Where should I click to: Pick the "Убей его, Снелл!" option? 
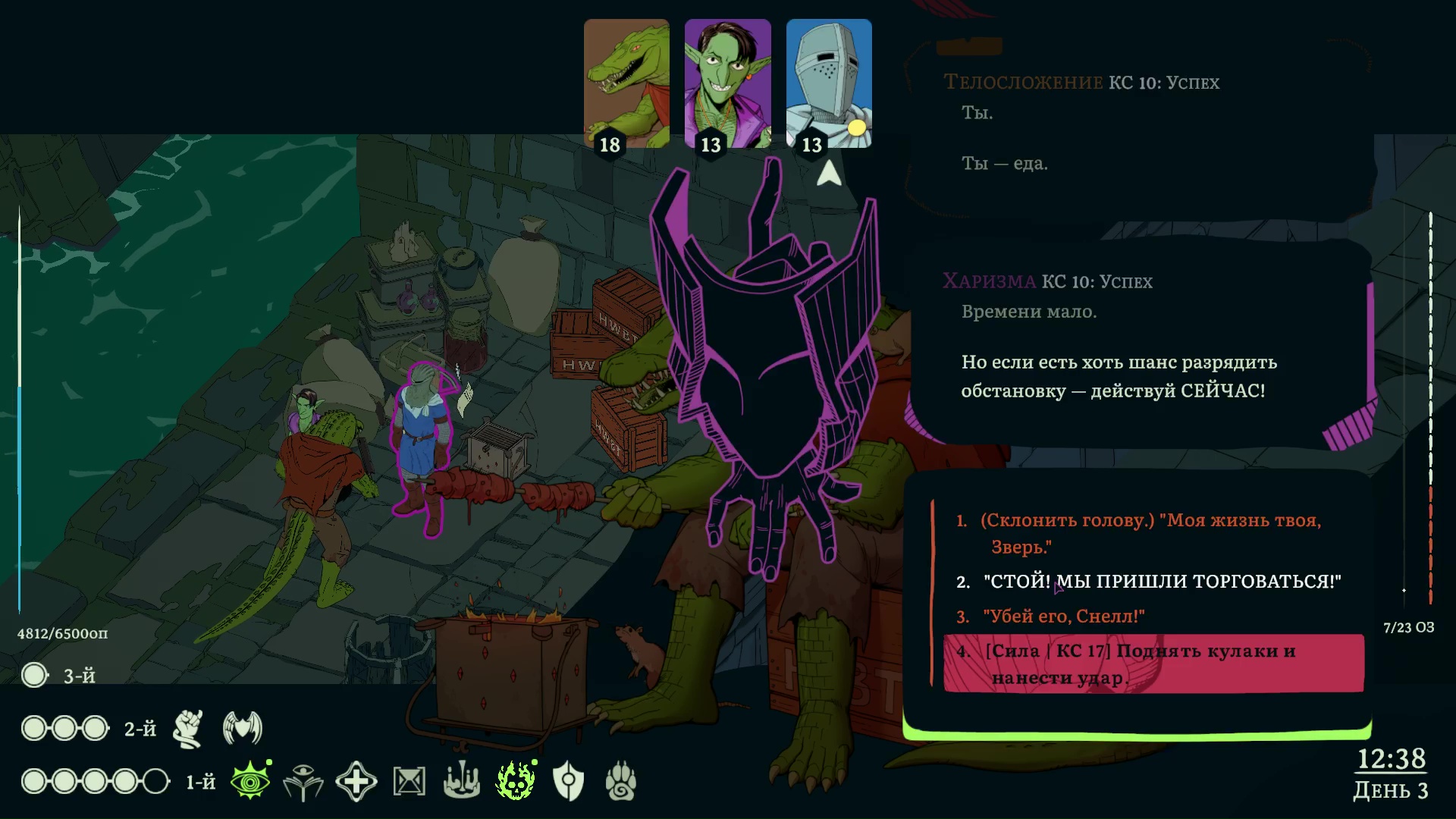tap(1063, 617)
